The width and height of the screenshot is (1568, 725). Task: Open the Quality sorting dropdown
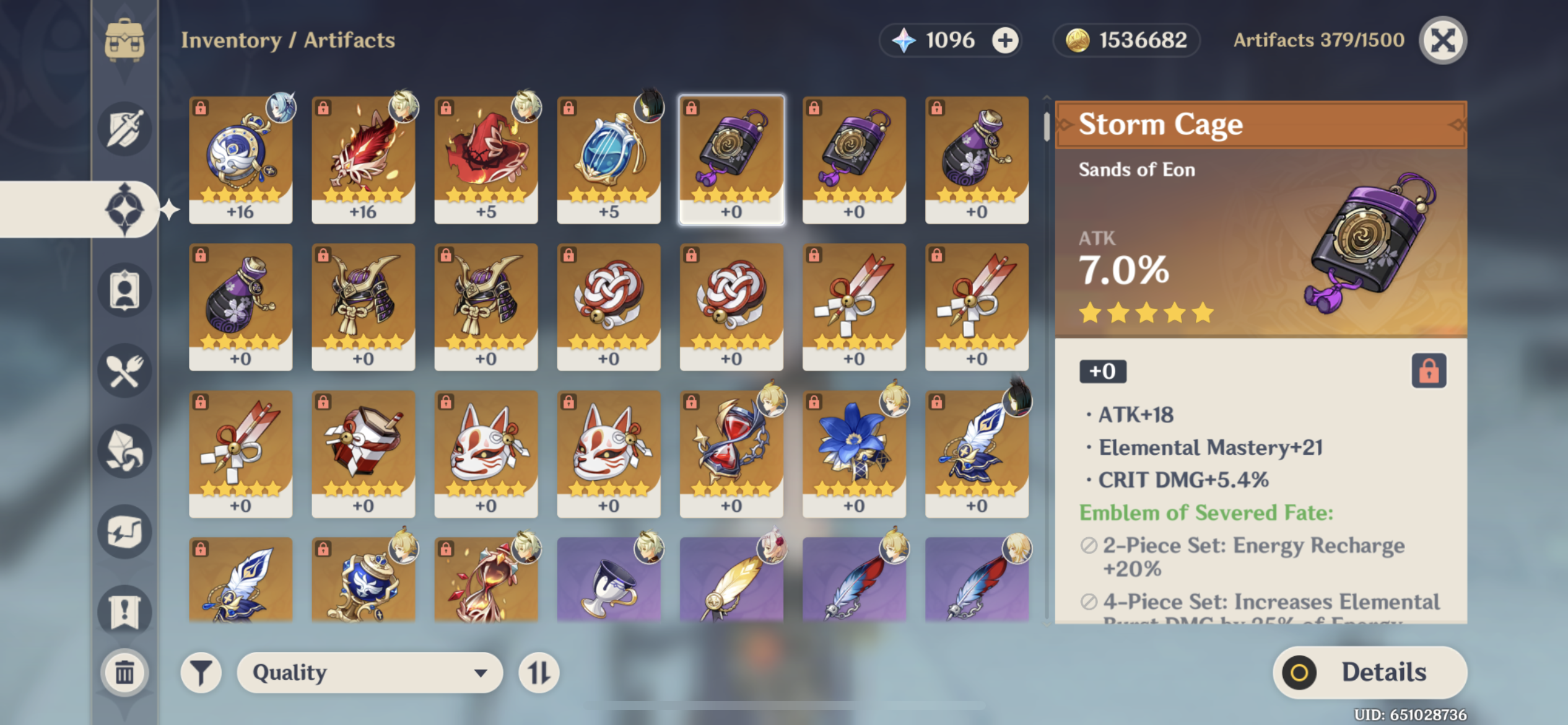tap(368, 672)
